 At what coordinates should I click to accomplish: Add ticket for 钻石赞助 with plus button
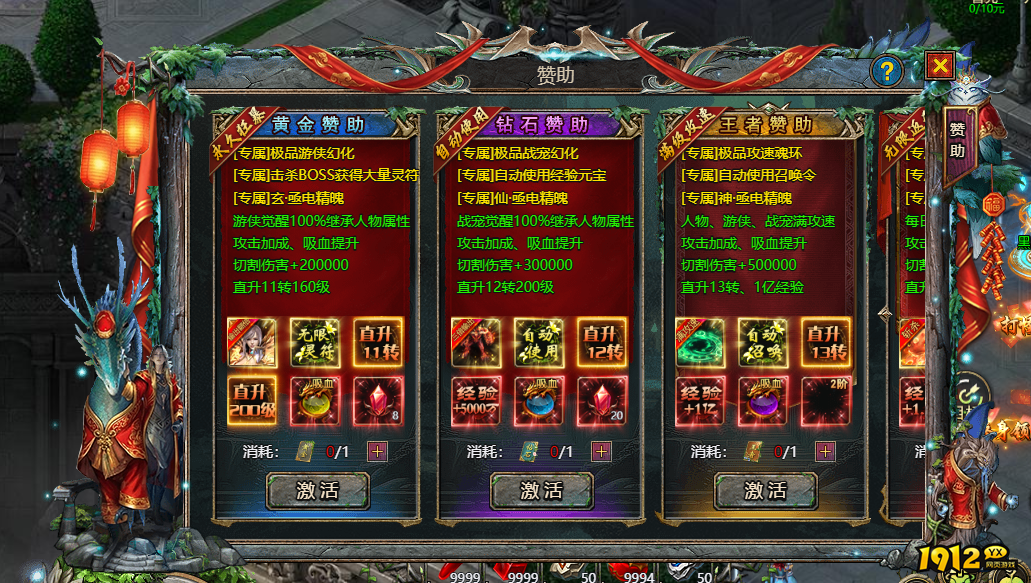(x=601, y=451)
